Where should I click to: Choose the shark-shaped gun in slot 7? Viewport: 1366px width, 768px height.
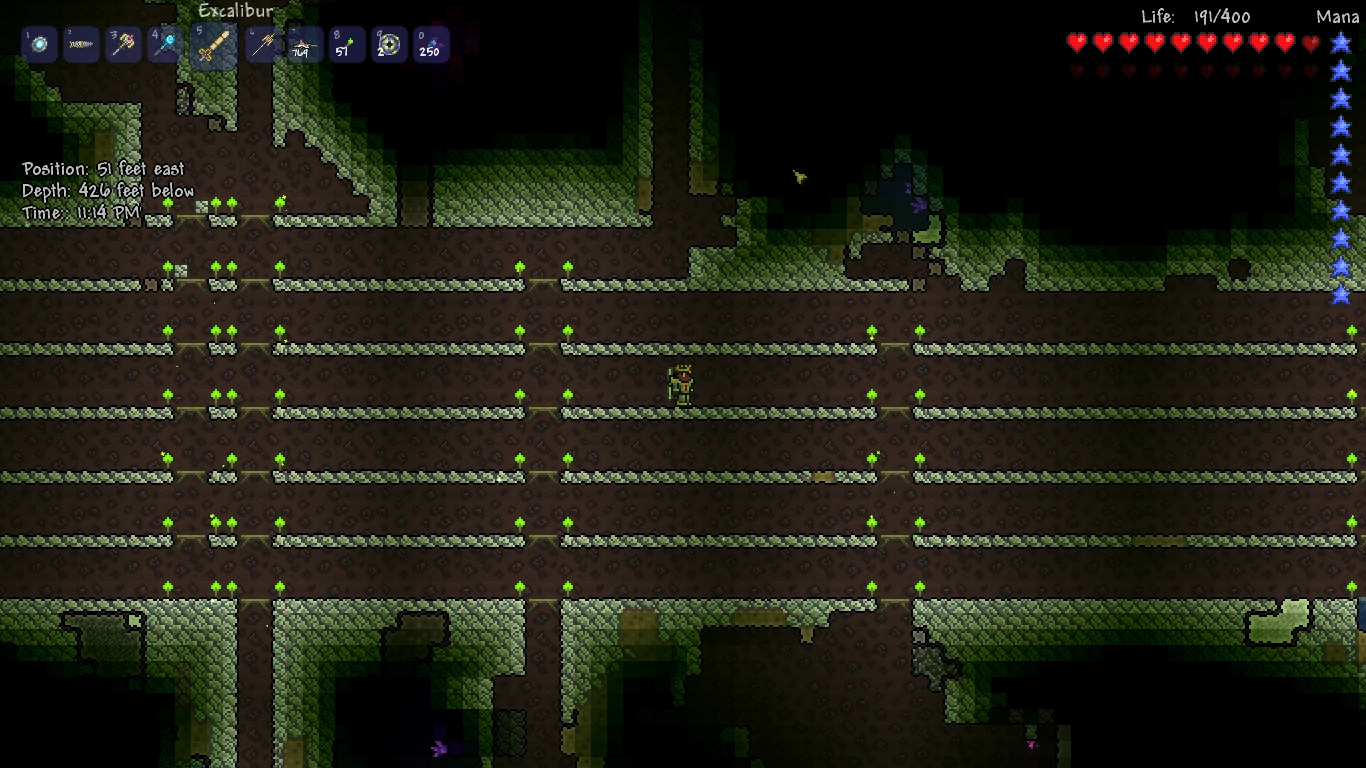click(x=304, y=45)
